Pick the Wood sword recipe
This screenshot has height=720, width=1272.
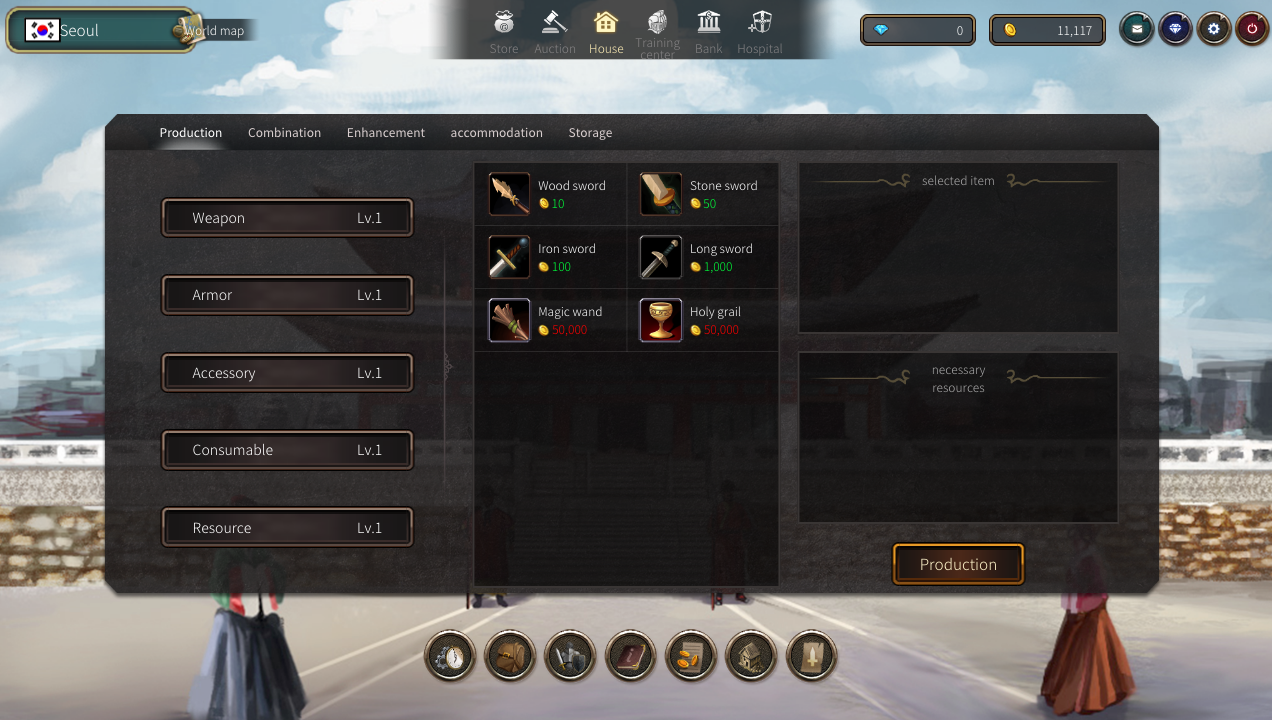(x=550, y=194)
